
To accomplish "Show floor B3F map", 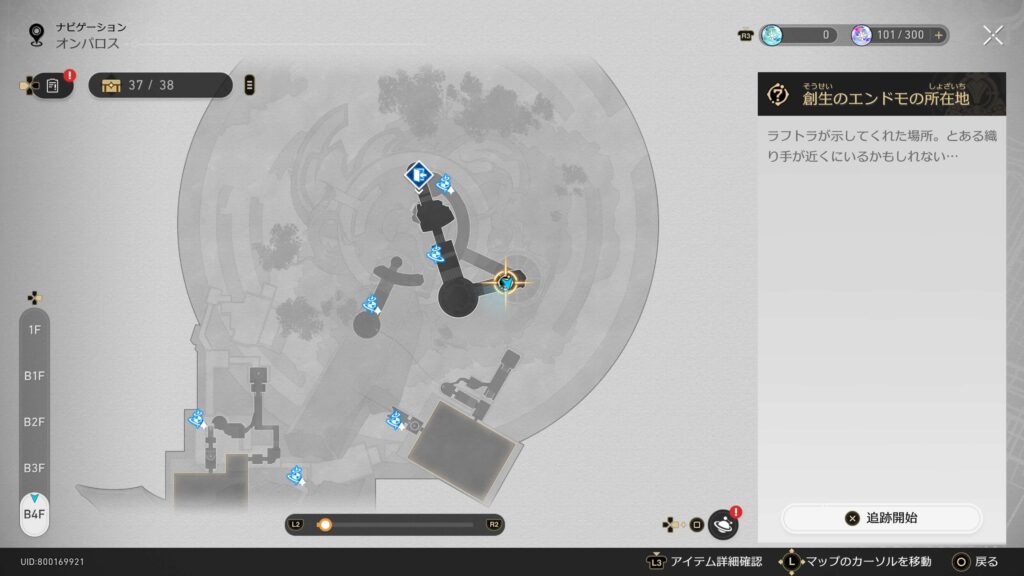I will click(x=35, y=467).
